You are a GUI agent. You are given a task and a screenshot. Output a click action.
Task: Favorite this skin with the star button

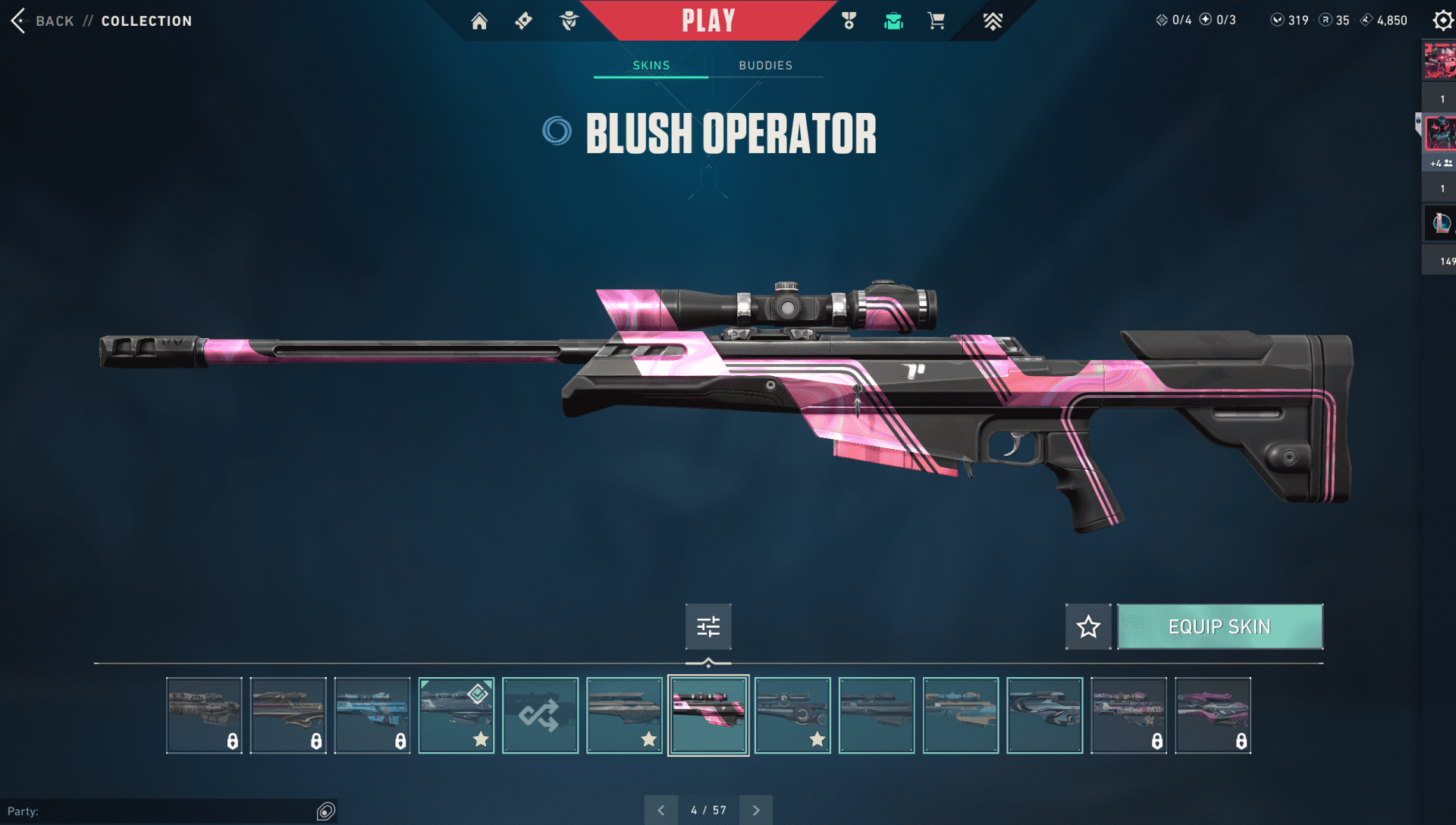coord(1088,626)
